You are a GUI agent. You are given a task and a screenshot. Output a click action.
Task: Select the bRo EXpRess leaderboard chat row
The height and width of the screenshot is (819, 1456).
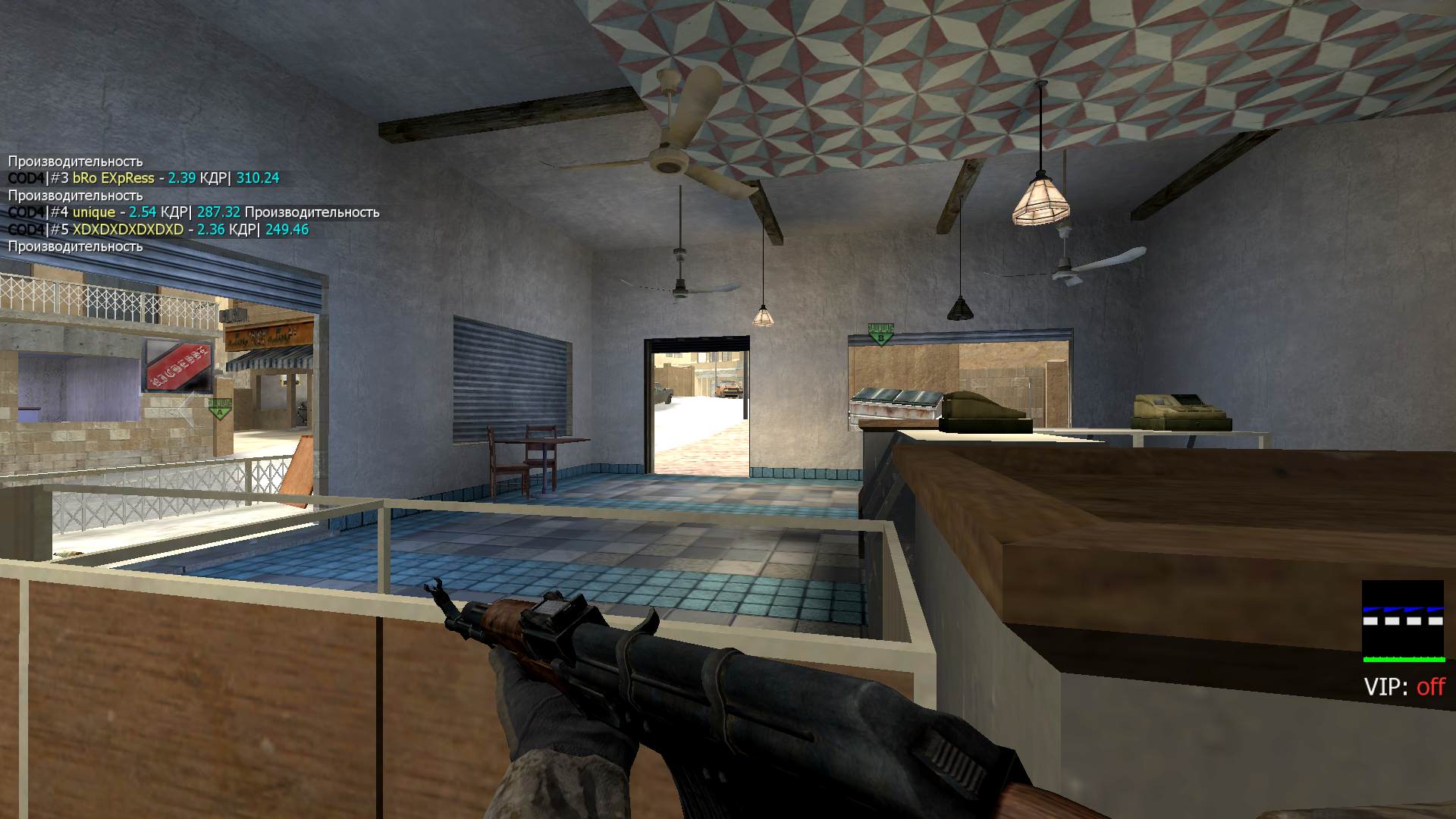(x=144, y=178)
